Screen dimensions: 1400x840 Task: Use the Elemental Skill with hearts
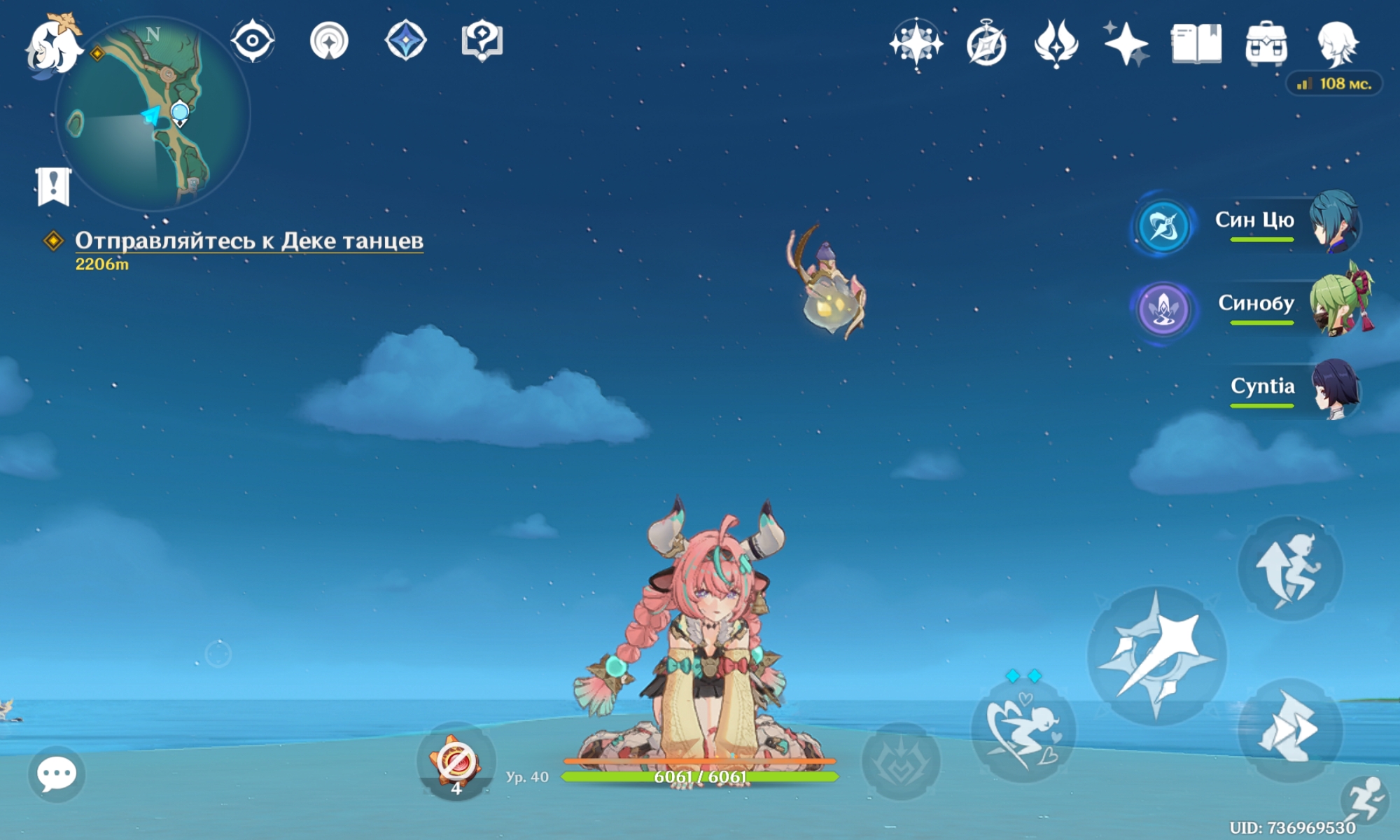click(x=1023, y=730)
